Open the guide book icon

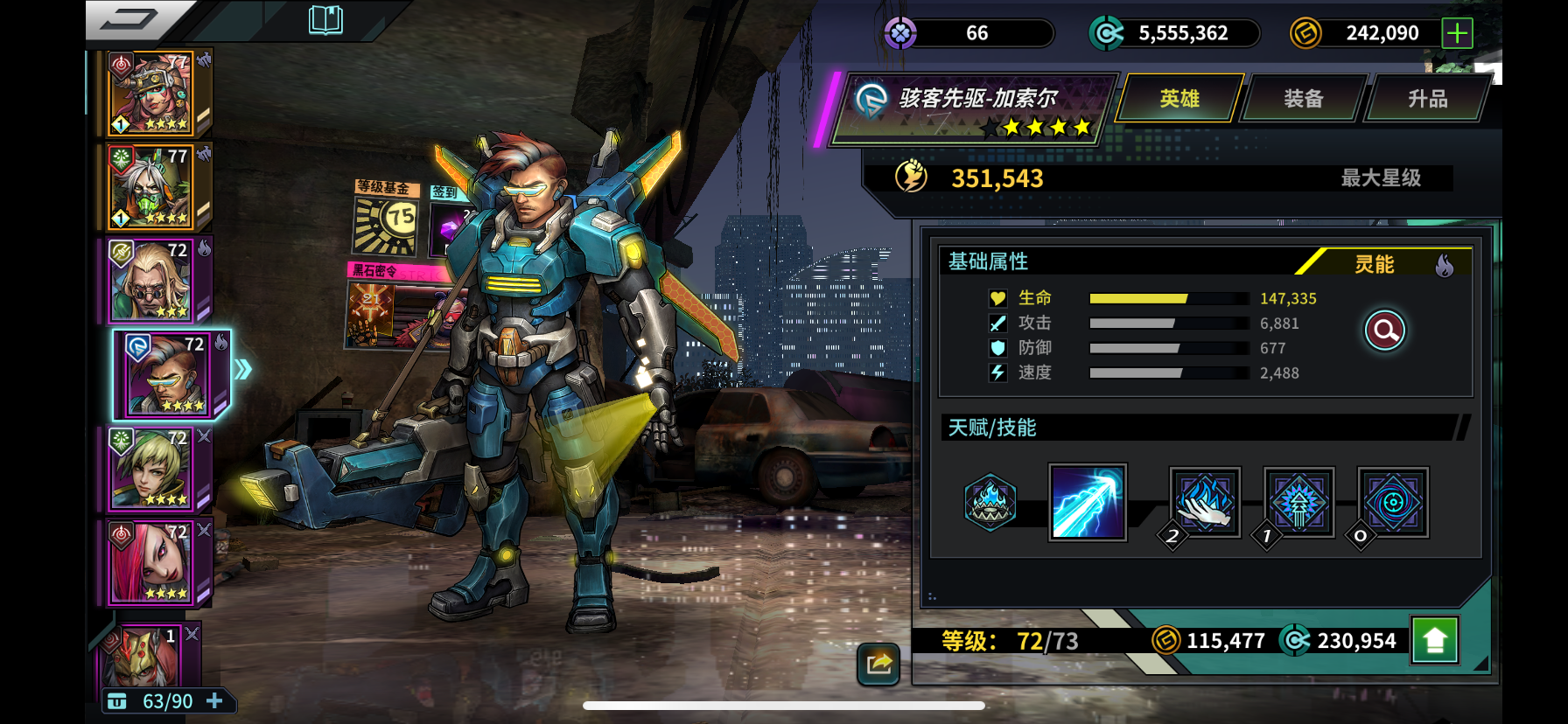(x=325, y=20)
